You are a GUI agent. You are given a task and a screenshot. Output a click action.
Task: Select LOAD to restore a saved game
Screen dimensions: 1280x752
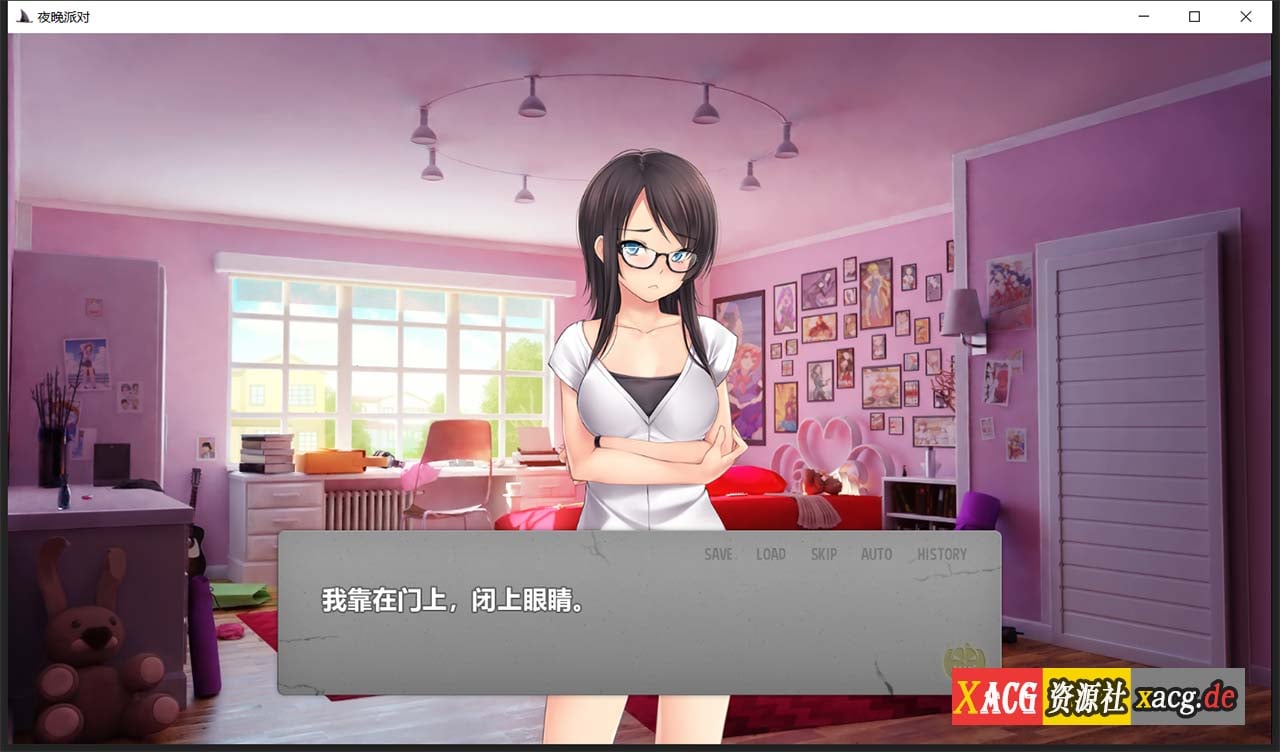tap(771, 553)
